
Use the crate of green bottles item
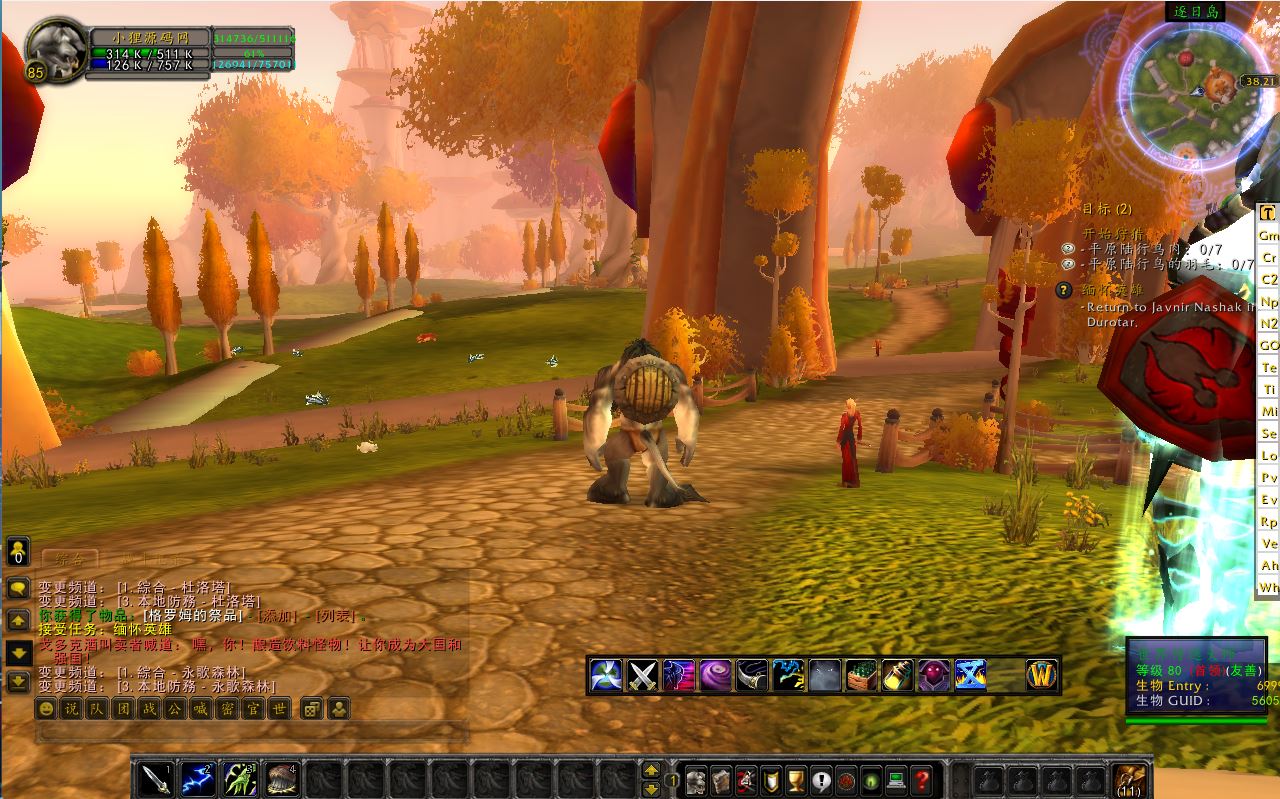(861, 675)
